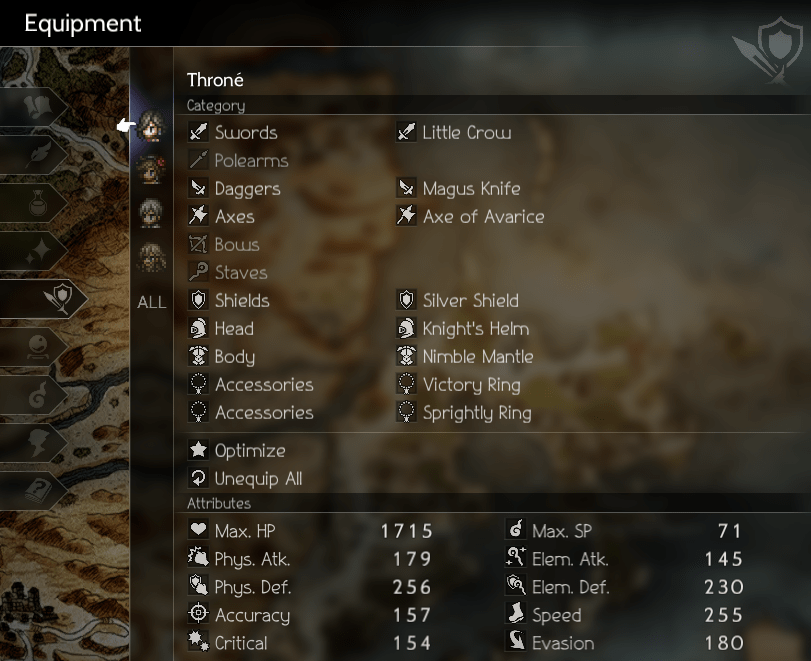Screen dimensions: 811x661
Task: Open the Head armor category
Action: click(x=234, y=329)
